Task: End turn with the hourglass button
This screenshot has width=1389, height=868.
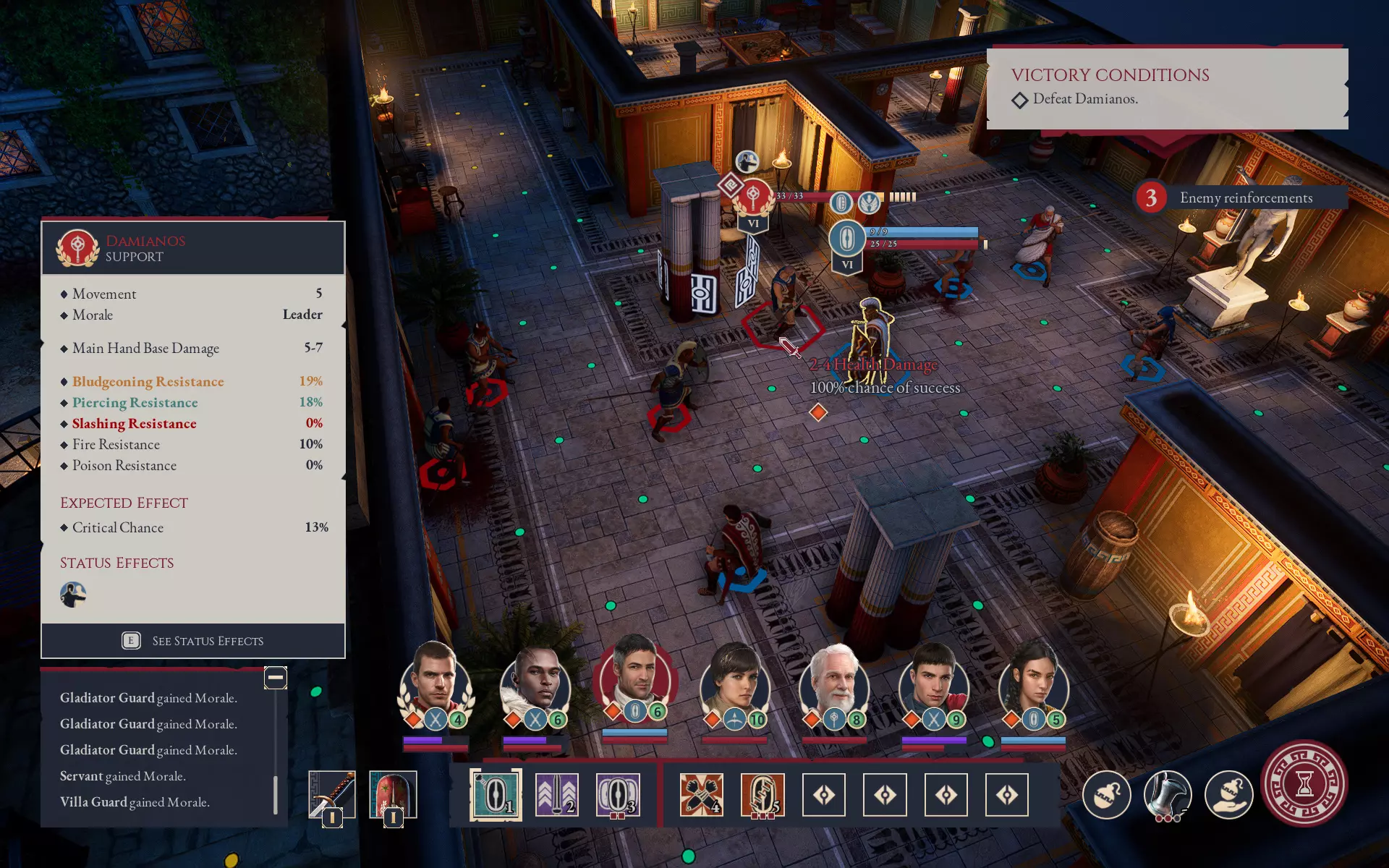Action: tap(1304, 783)
